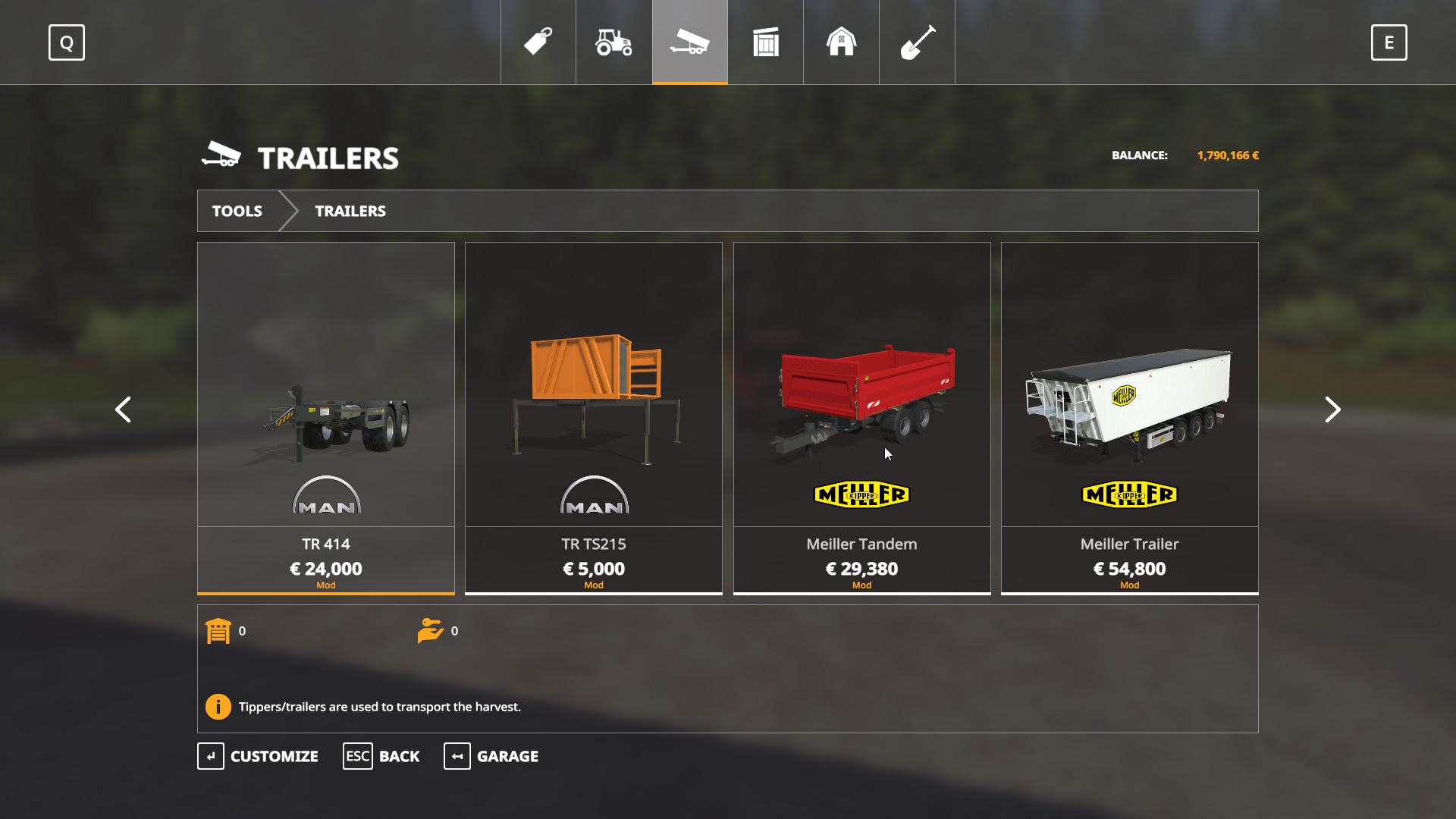Open the sales price tag category
The height and width of the screenshot is (819, 1456).
tap(538, 42)
